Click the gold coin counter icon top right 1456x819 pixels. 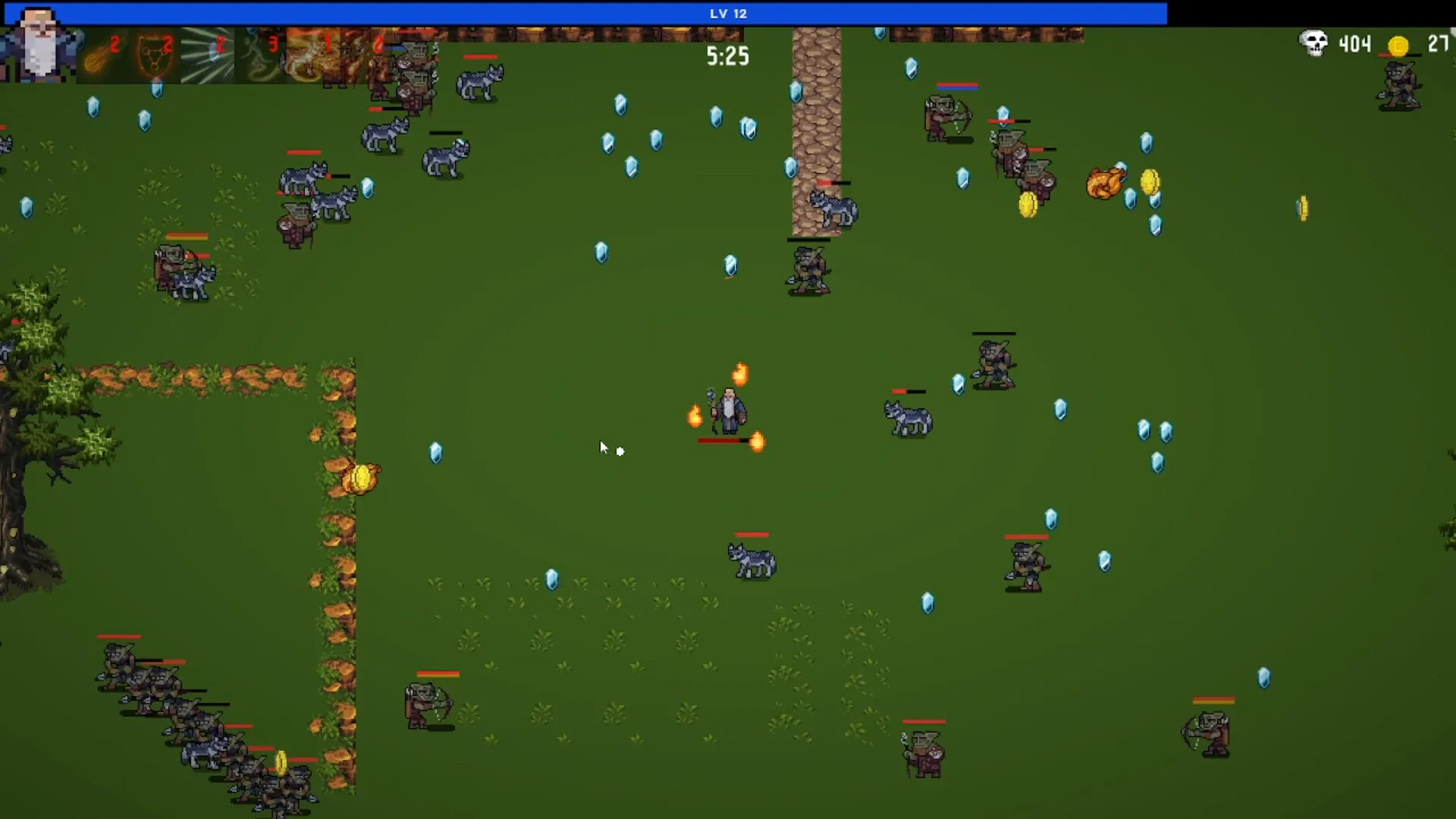pos(1399,45)
